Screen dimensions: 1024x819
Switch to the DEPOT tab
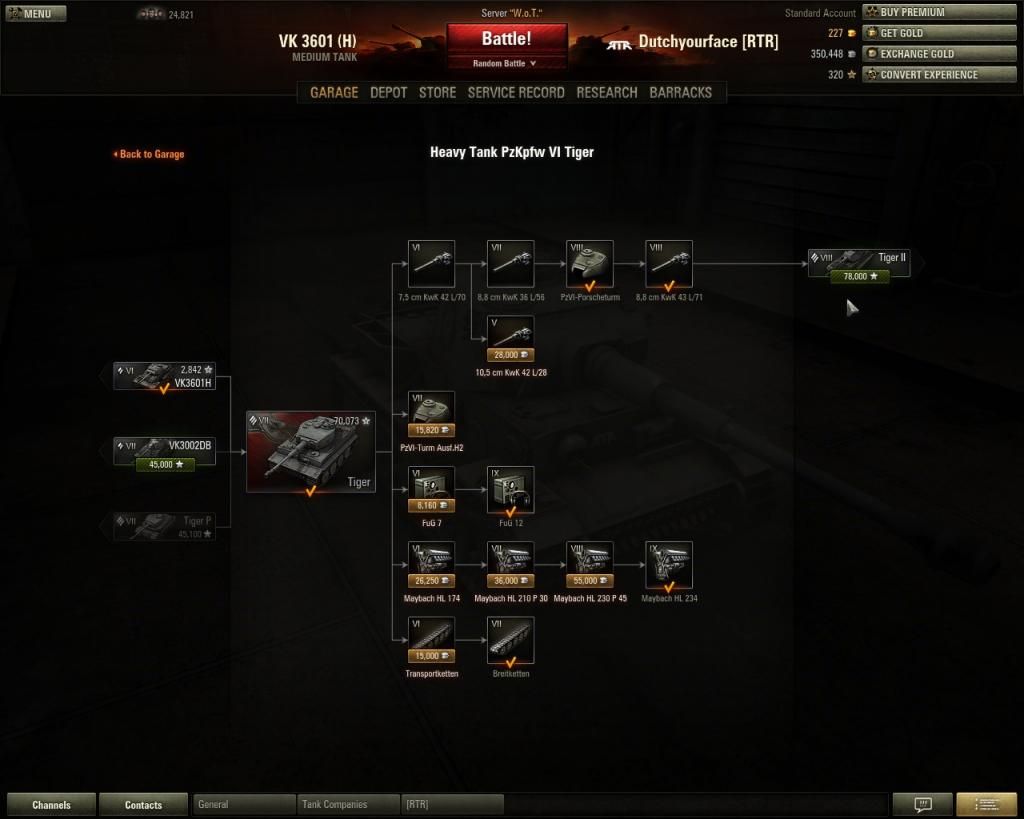click(x=388, y=92)
